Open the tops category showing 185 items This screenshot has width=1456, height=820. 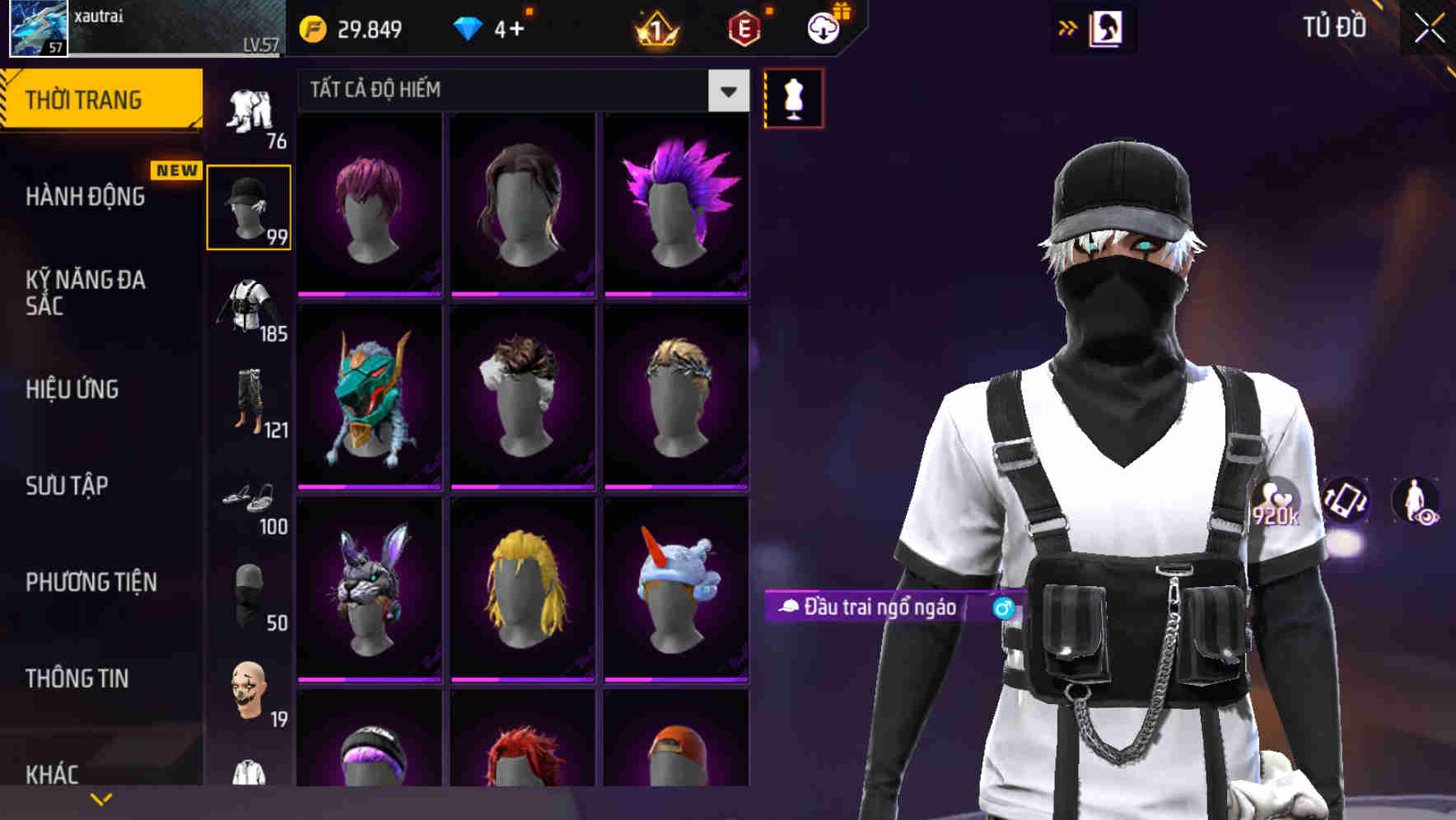pos(250,309)
